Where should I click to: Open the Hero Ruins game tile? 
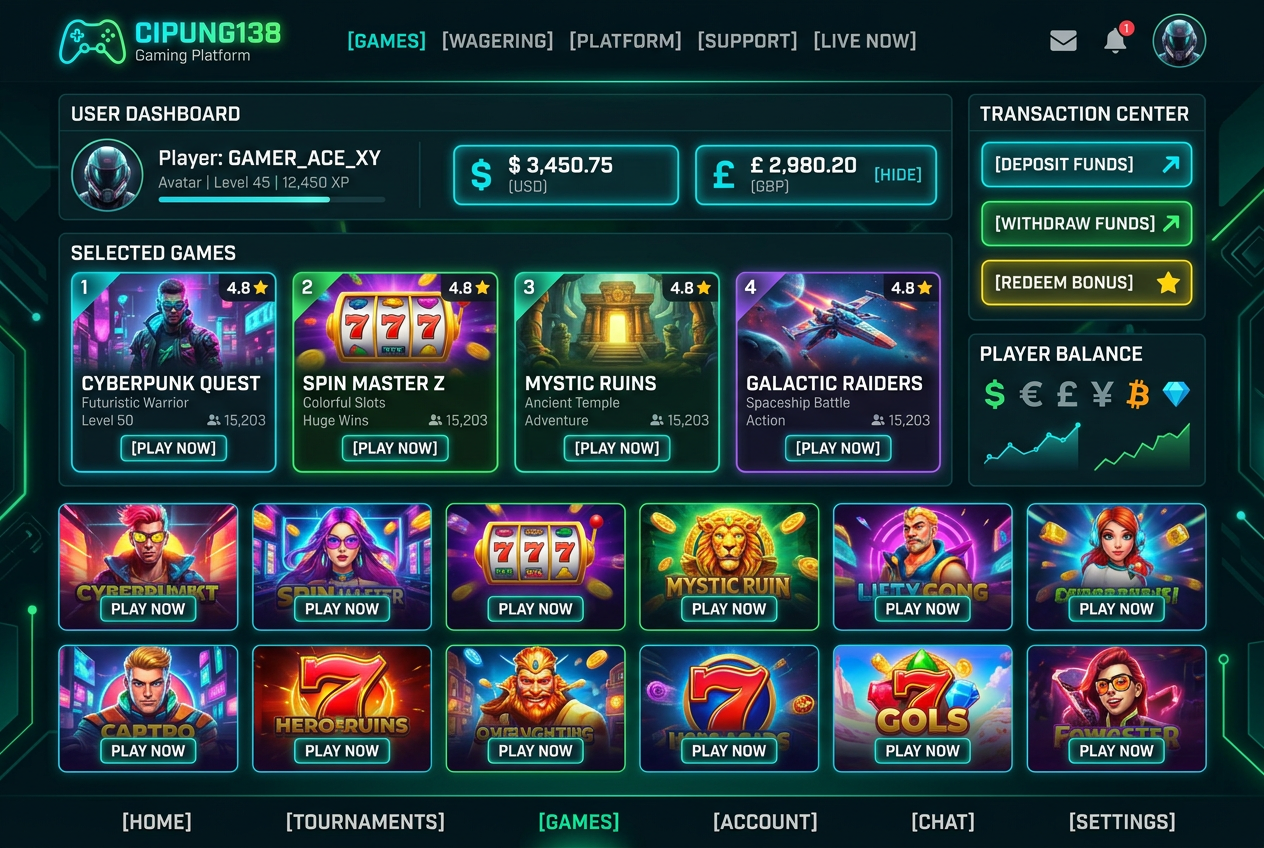pyautogui.click(x=342, y=708)
